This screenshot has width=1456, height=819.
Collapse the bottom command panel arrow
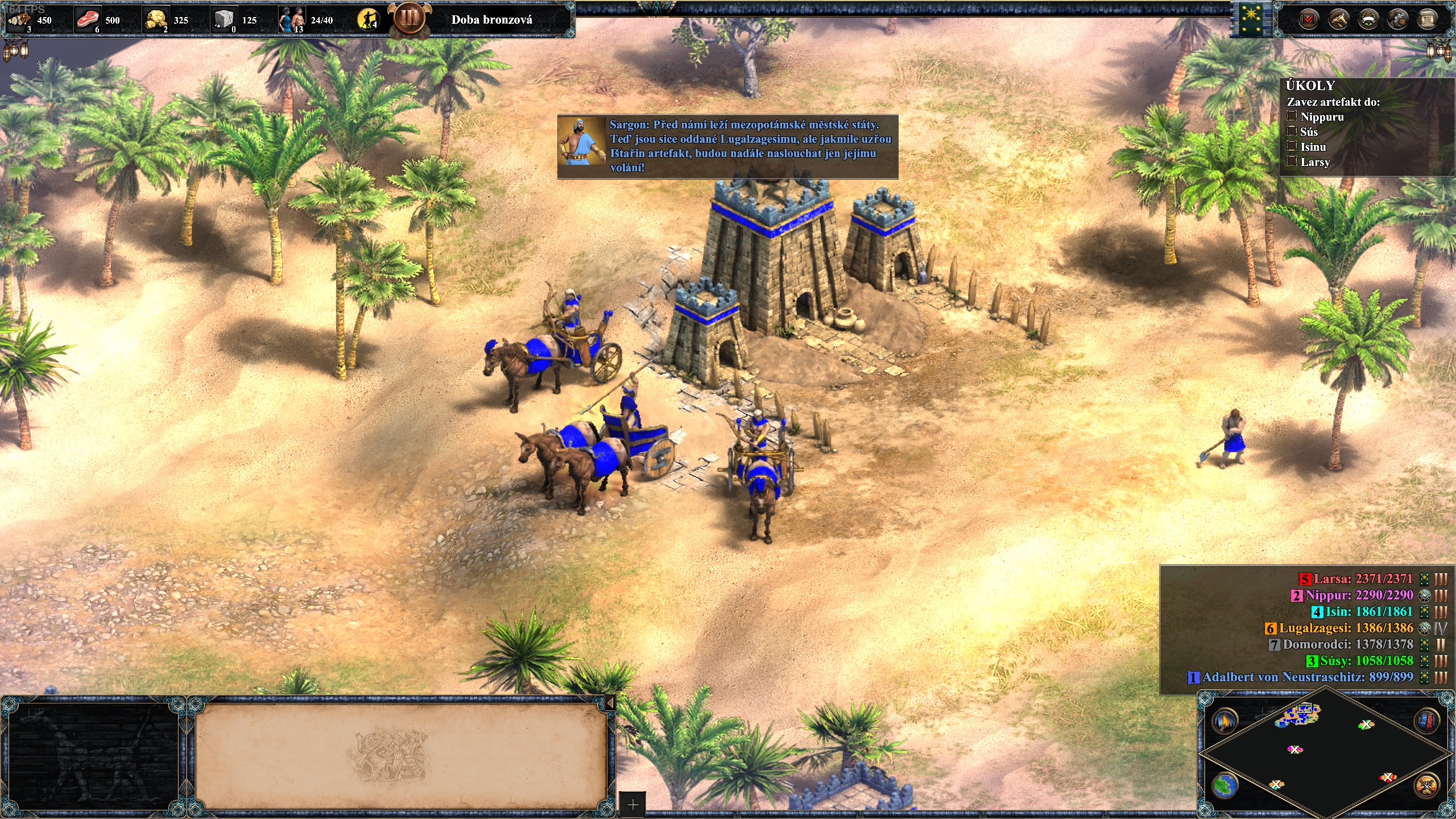pyautogui.click(x=610, y=703)
